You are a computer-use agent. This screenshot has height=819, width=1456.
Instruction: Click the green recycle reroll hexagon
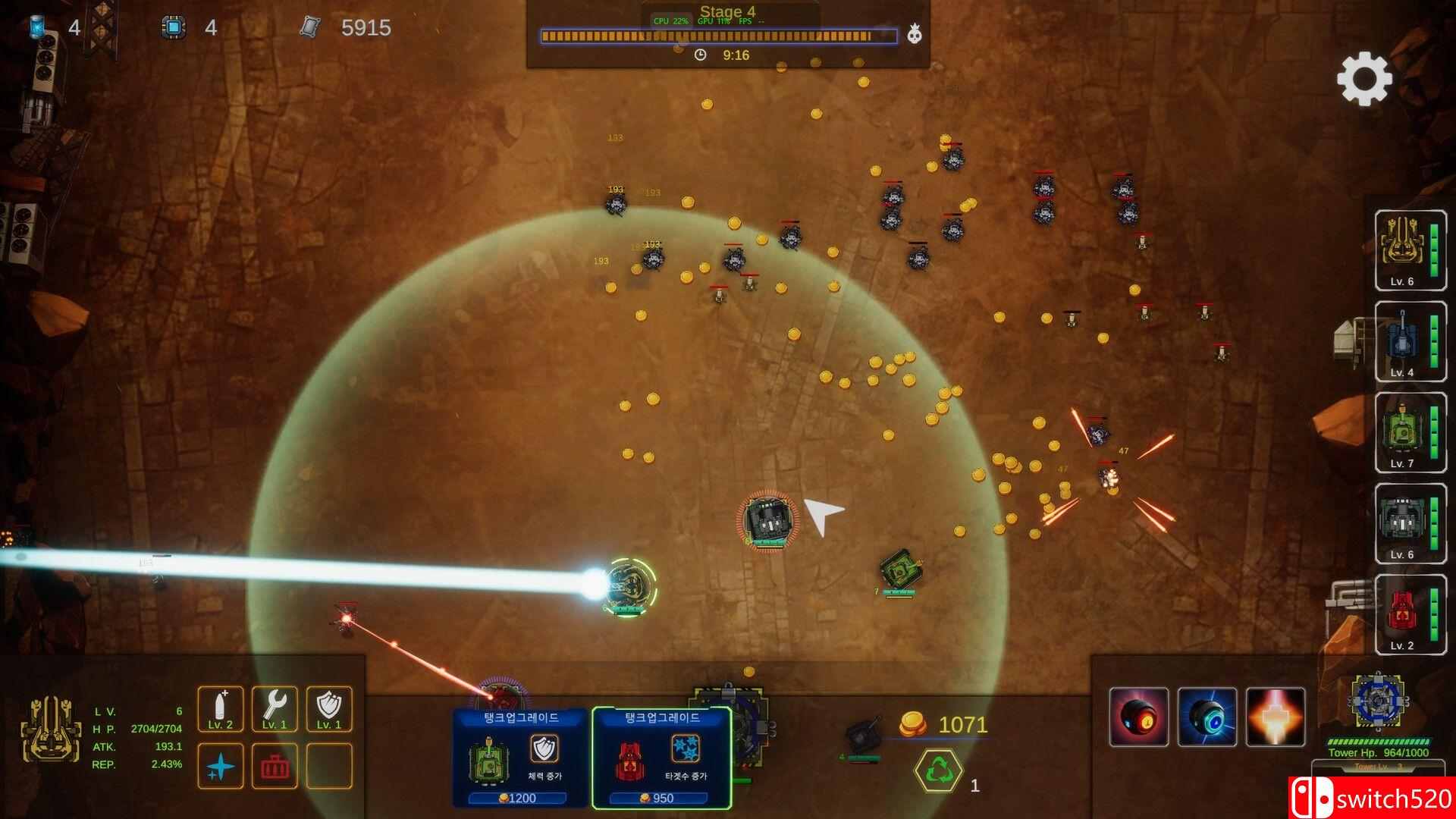938,770
